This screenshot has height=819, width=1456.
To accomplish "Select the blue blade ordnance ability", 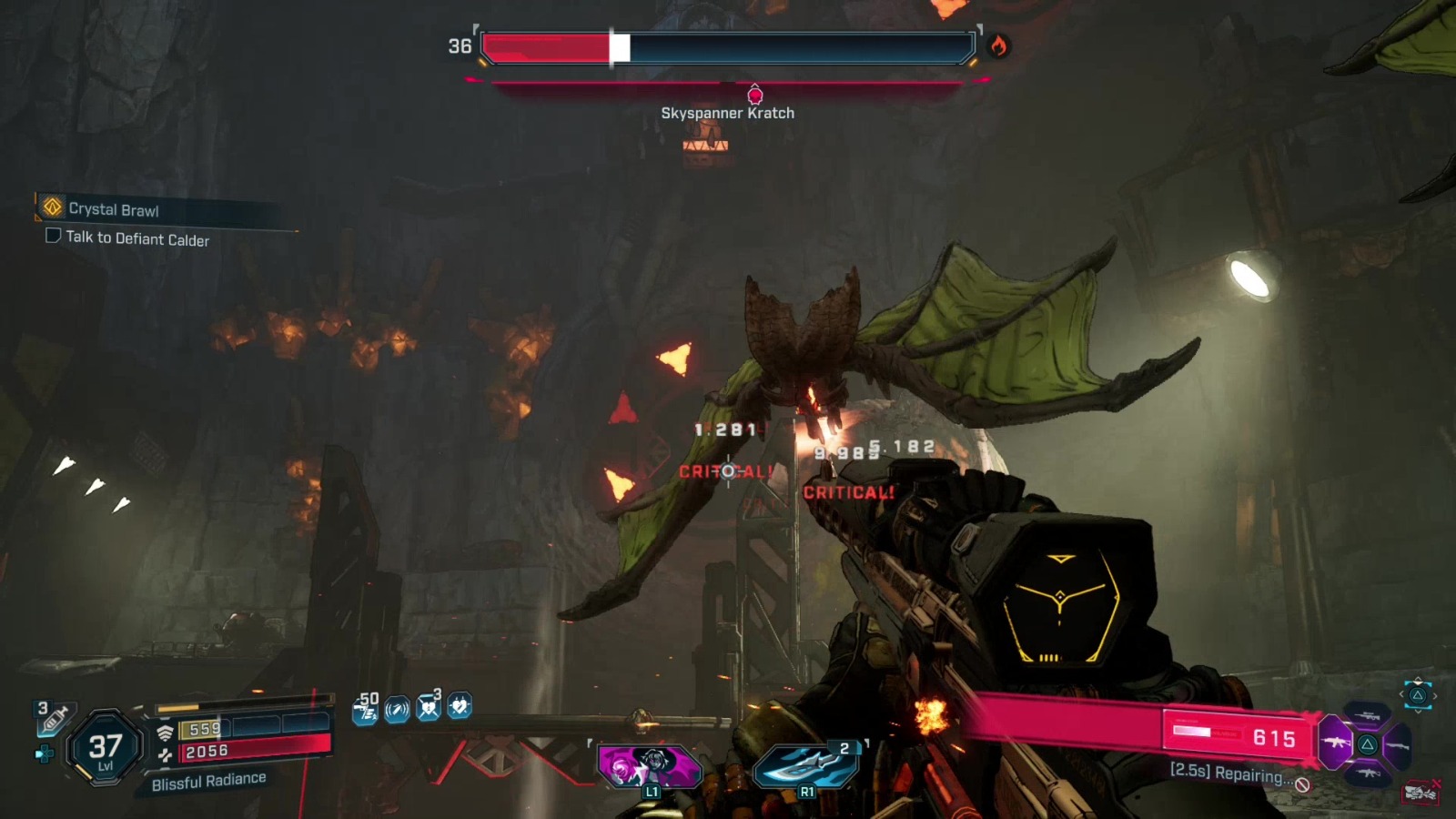I will coord(806,766).
